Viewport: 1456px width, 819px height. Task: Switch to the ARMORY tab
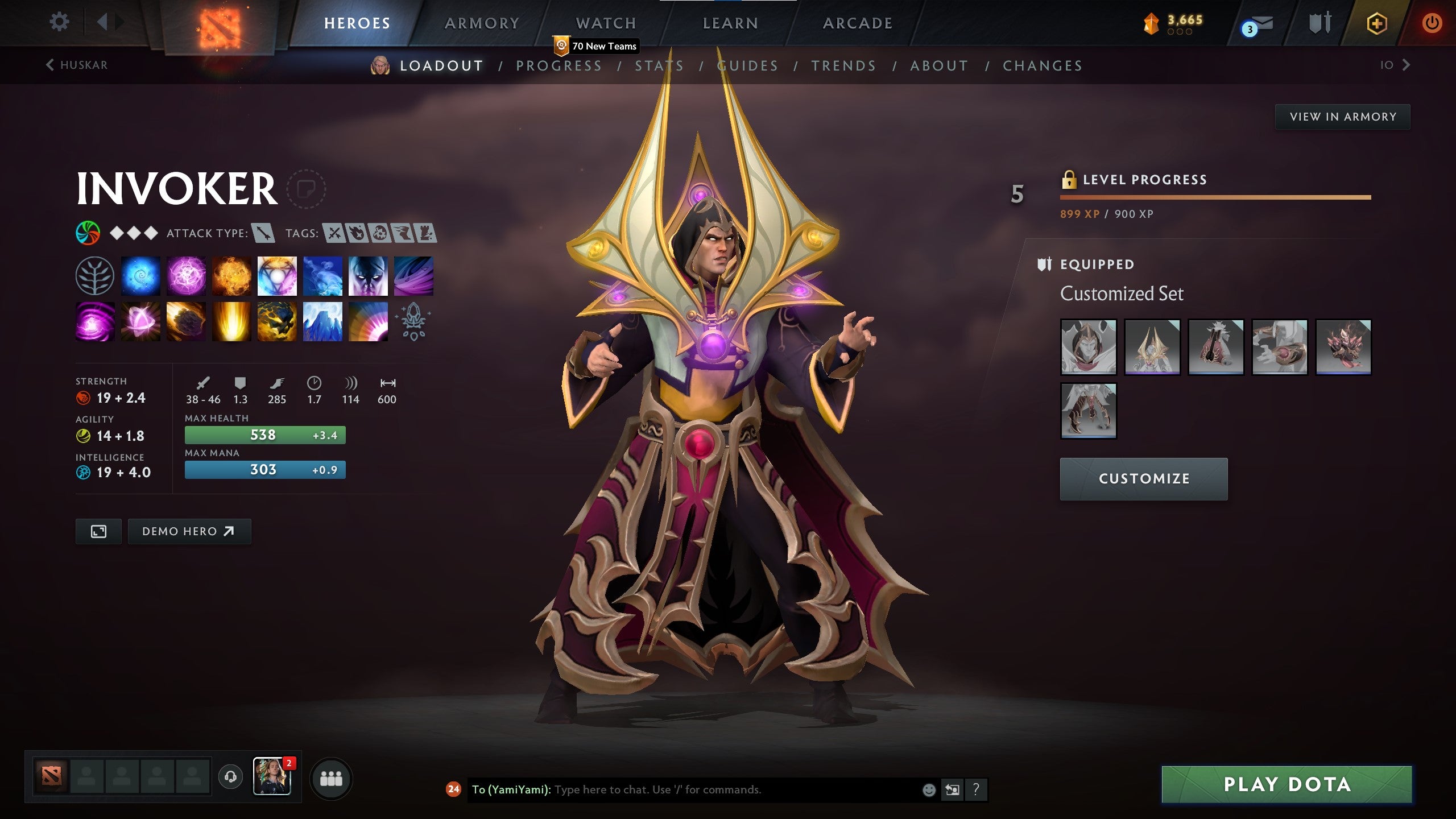coord(481,23)
